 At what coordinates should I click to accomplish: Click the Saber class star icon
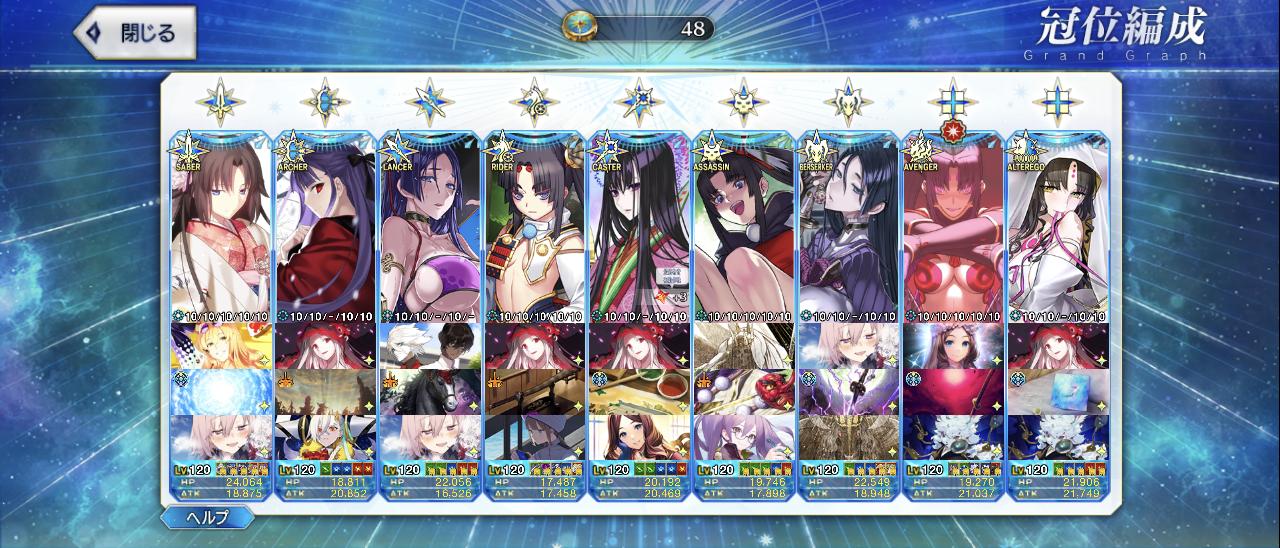tap(221, 101)
